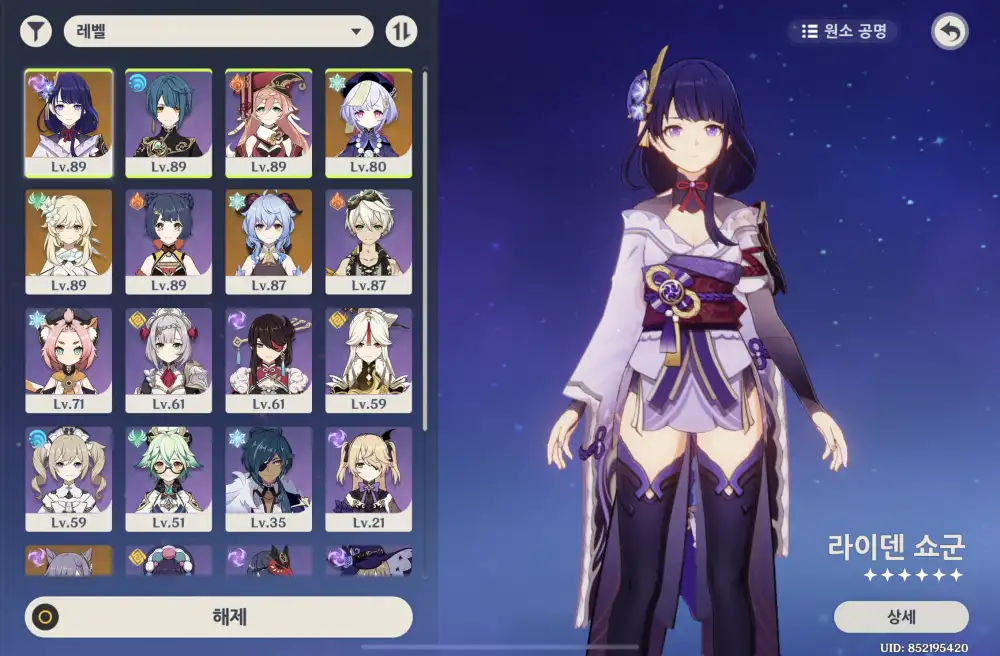Open the 상세 details button
1000x656 pixels.
(x=900, y=616)
